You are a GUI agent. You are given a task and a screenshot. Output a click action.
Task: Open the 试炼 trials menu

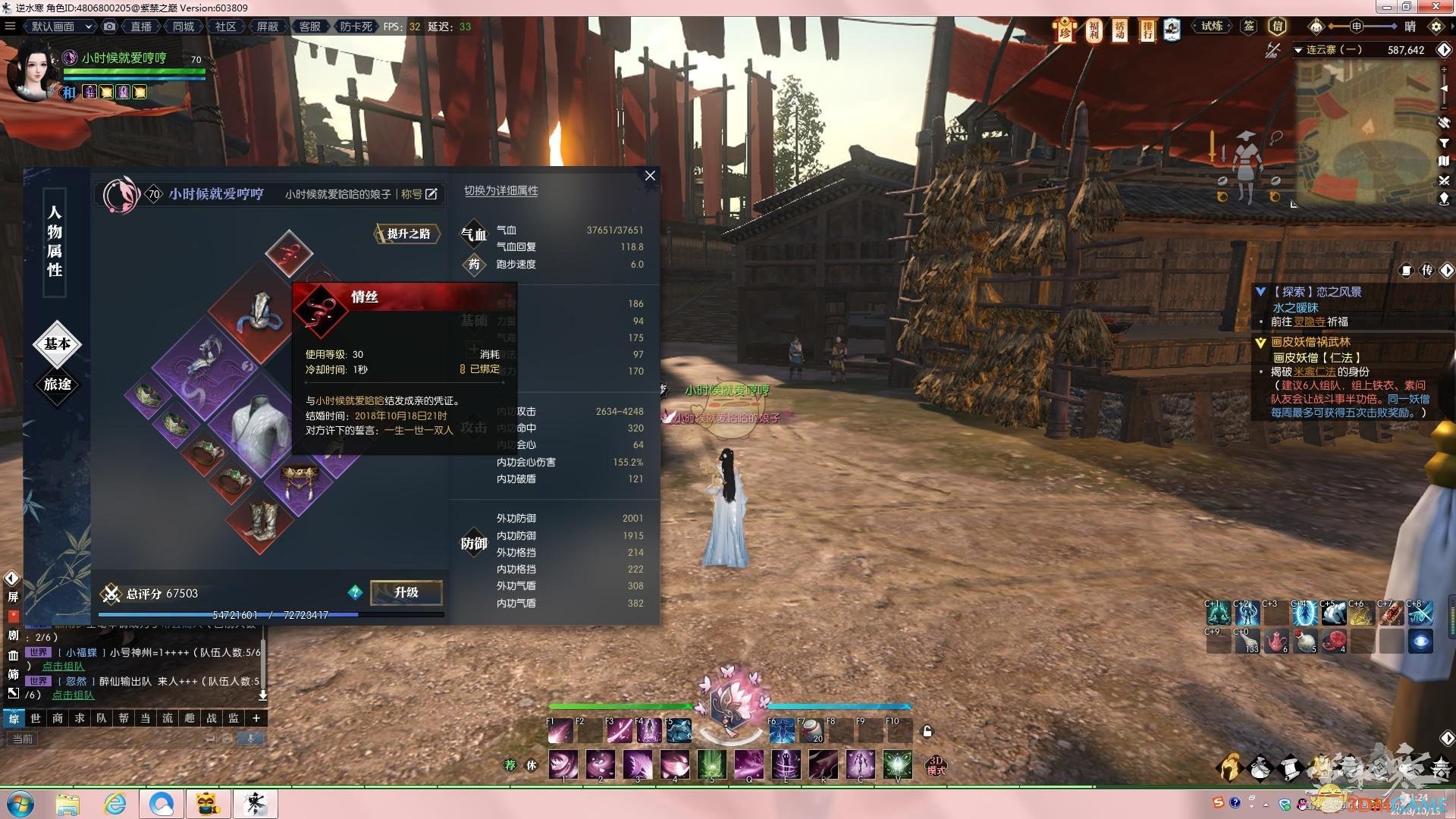pos(1211,27)
